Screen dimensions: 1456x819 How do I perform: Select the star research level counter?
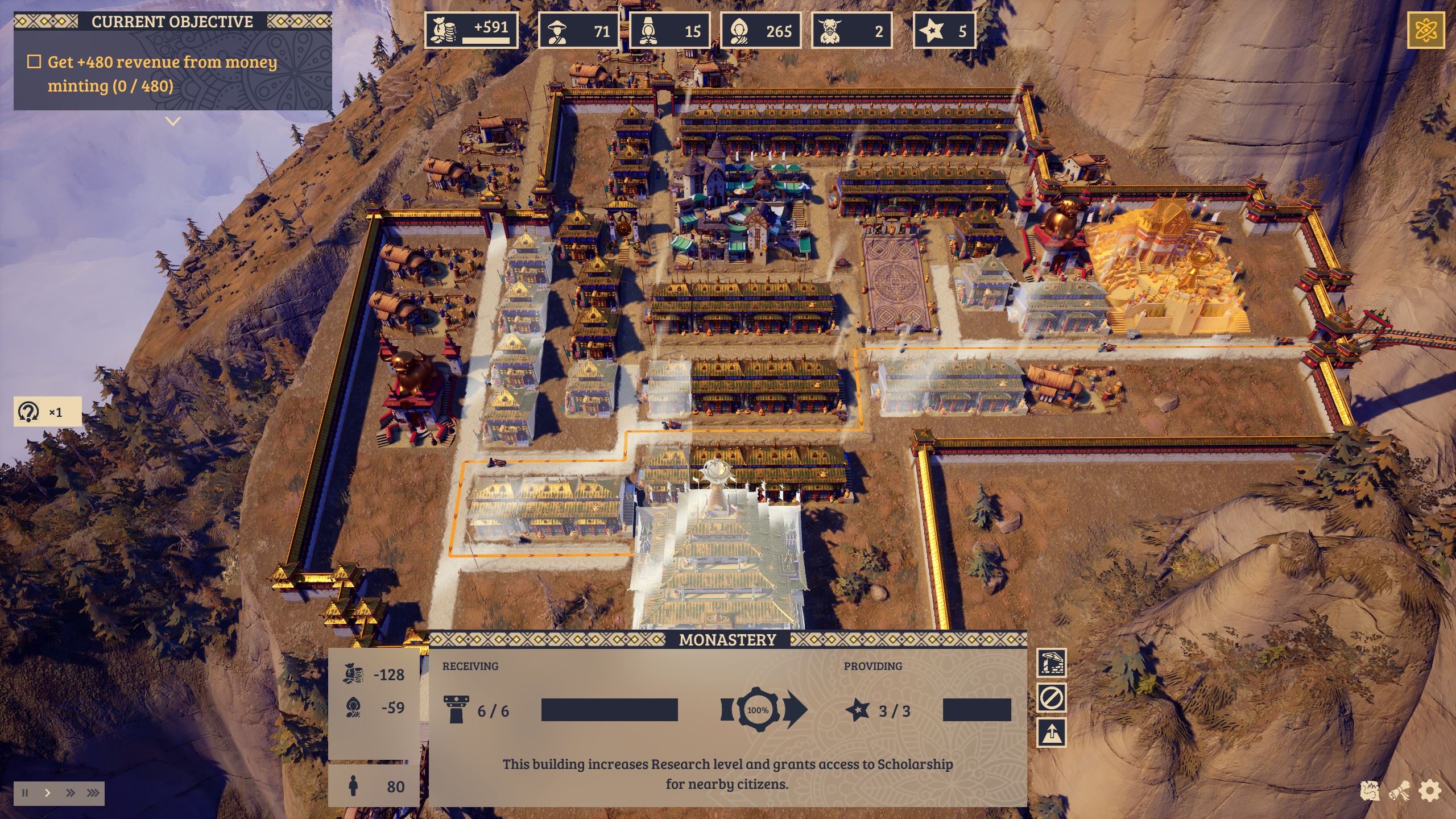coord(945,30)
